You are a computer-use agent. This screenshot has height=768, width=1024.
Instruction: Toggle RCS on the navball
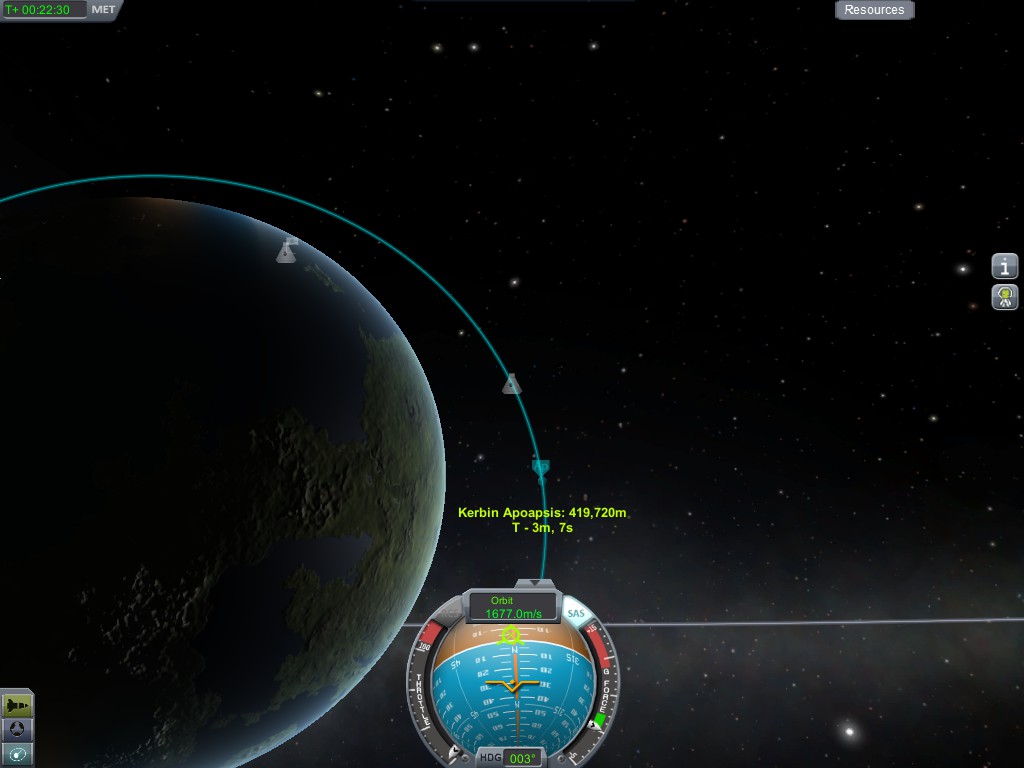(449, 610)
